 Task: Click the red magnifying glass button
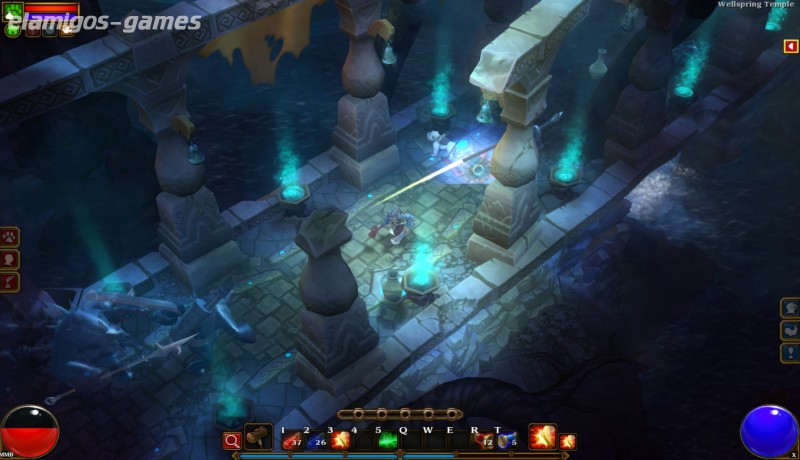pyautogui.click(x=232, y=440)
